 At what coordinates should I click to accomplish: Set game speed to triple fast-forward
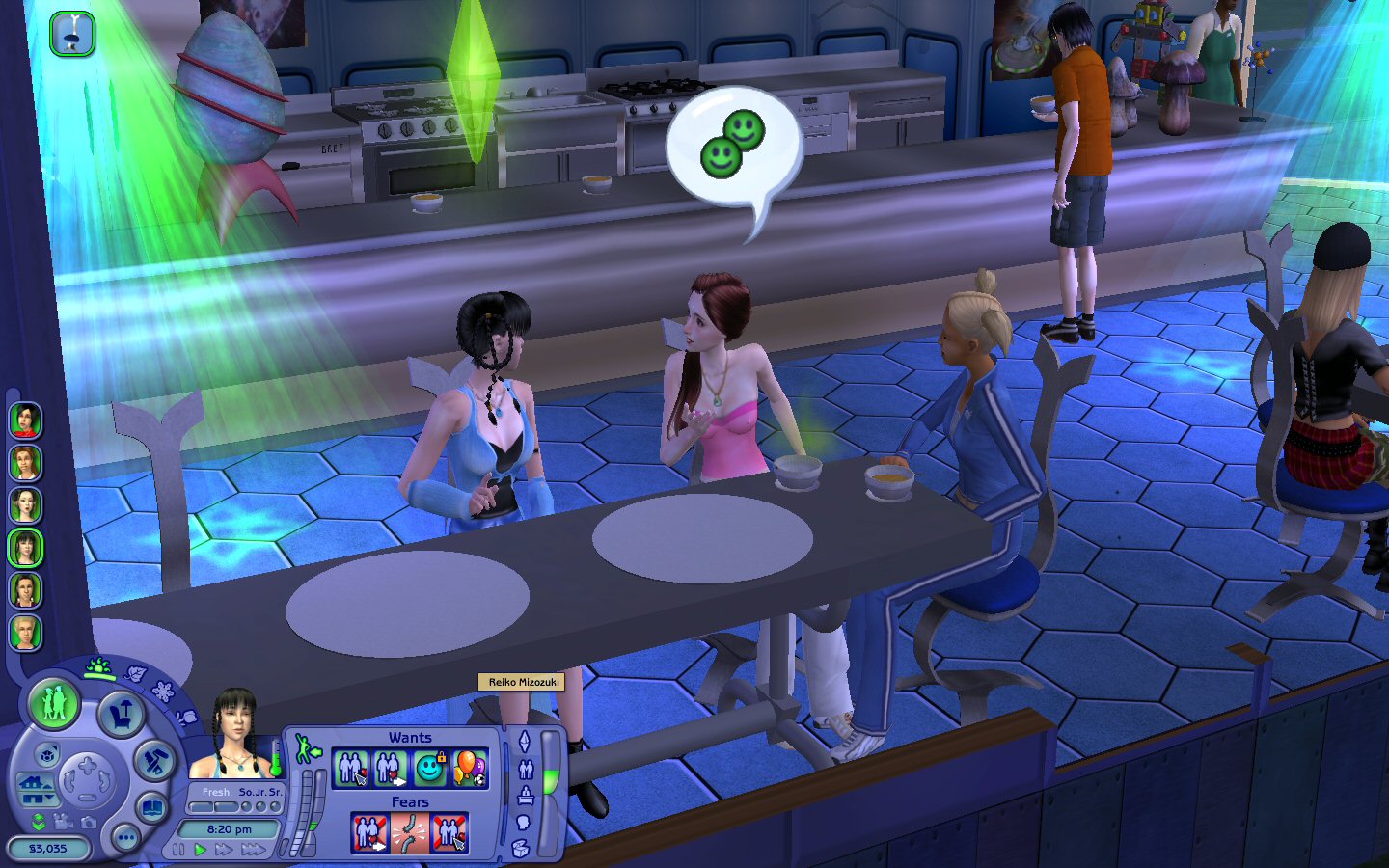(x=254, y=850)
